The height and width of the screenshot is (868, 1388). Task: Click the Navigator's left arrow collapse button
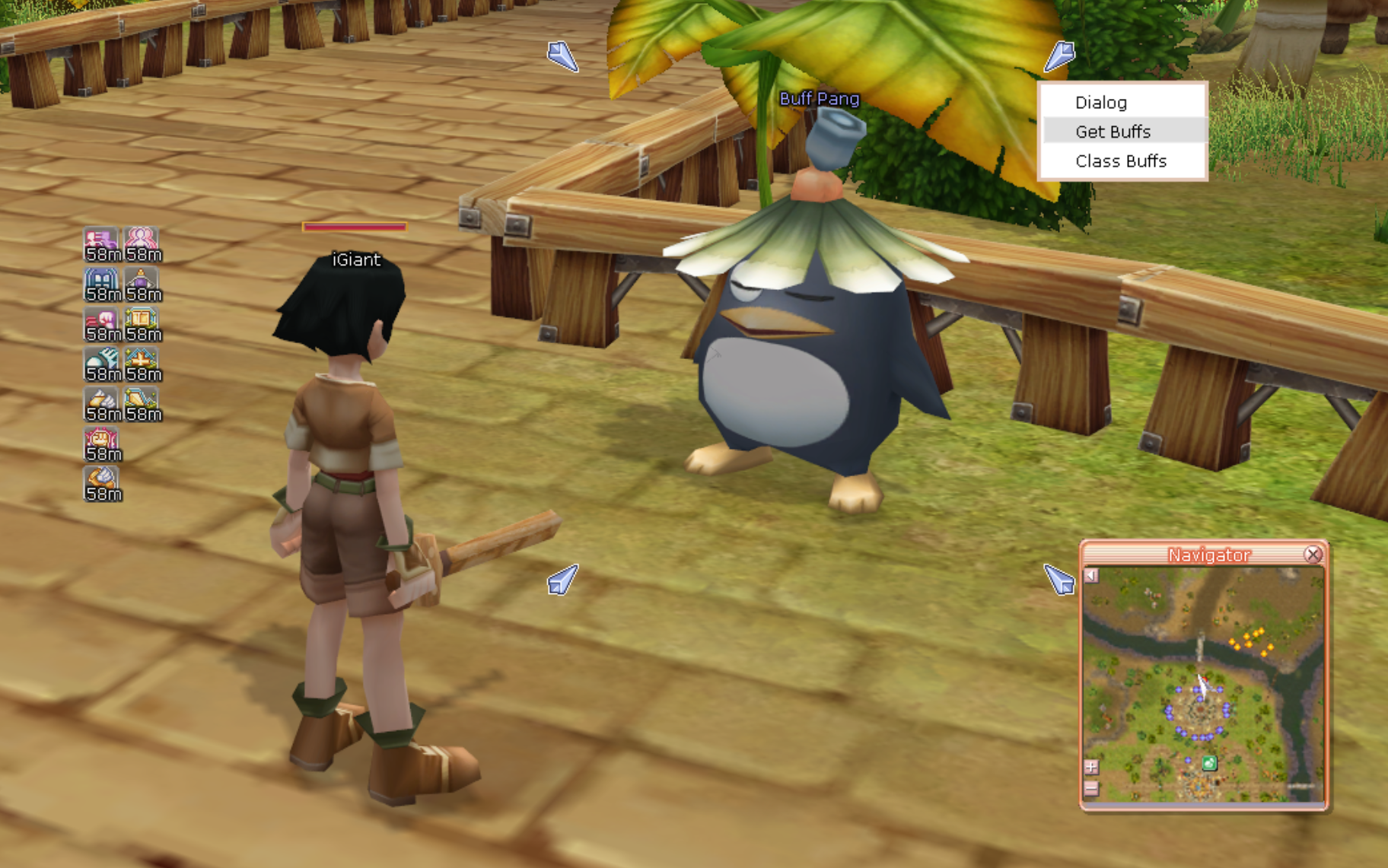pos(1091,575)
